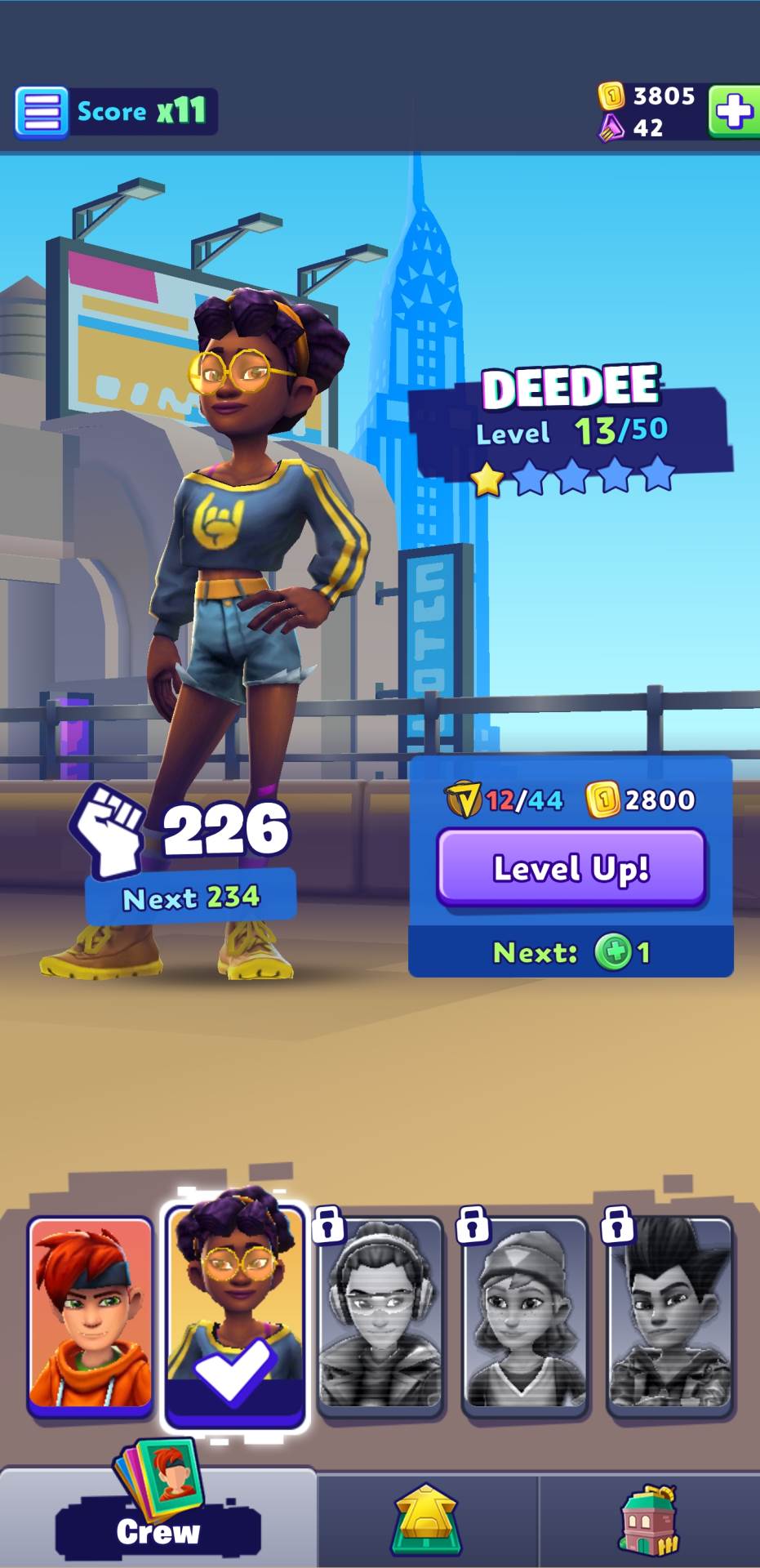Select the locked spiky-haired character
The image size is (760, 1568).
pyautogui.click(x=669, y=1315)
